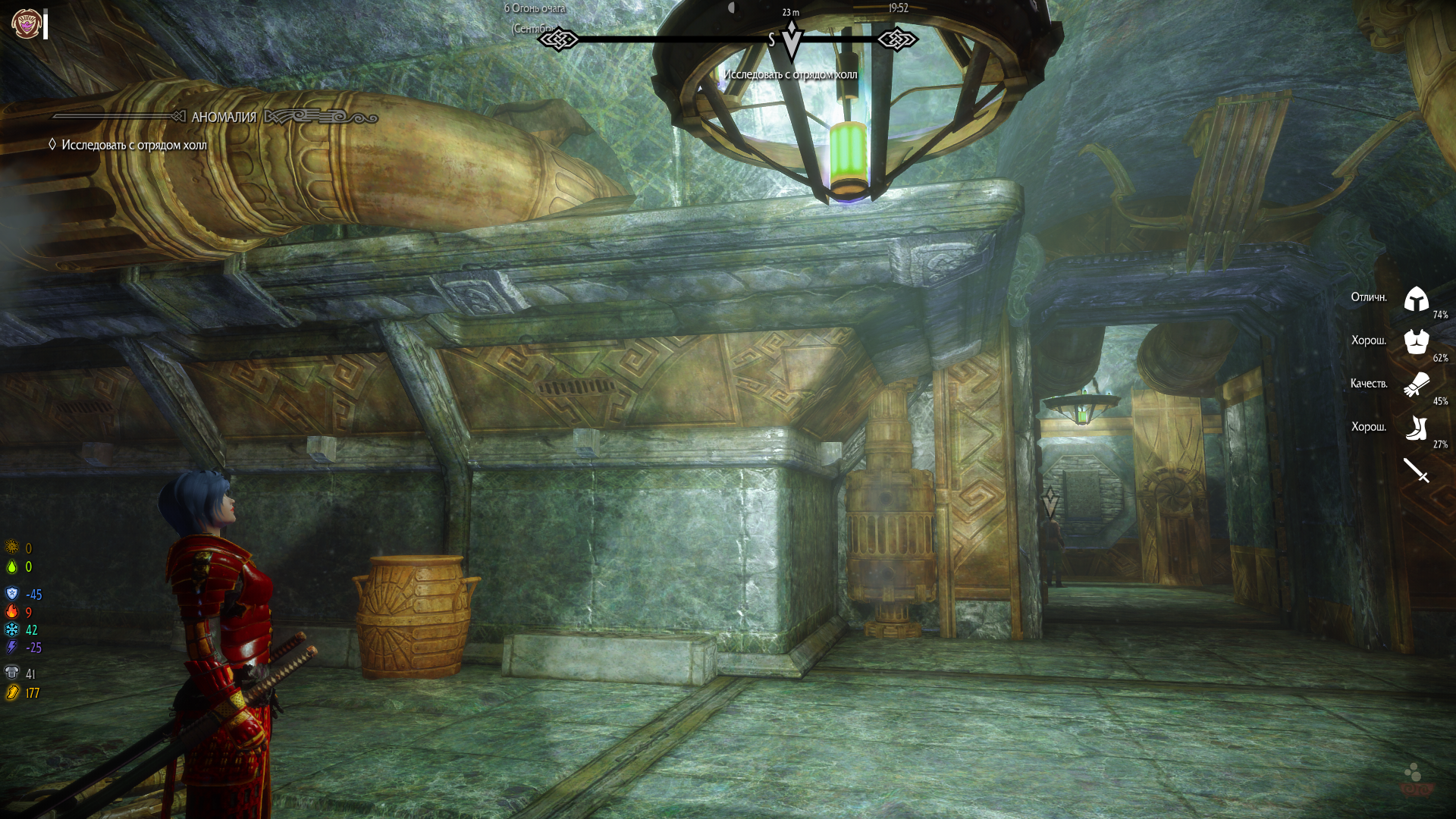
Task: Select objective "Исследовать с отрядом холл" in tracker
Action: [x=133, y=145]
